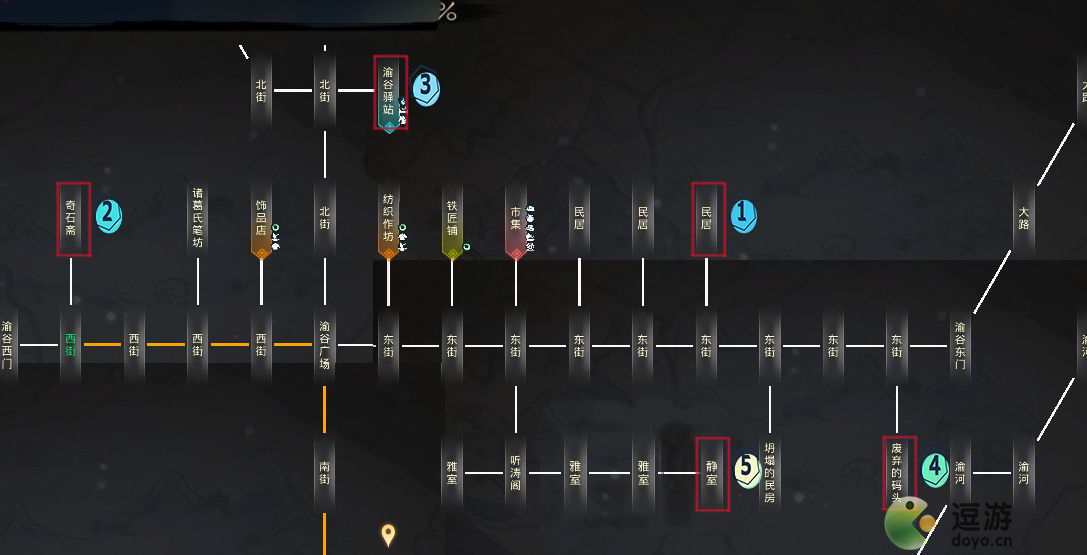Choose the 渝谷东门 gate node

point(960,346)
